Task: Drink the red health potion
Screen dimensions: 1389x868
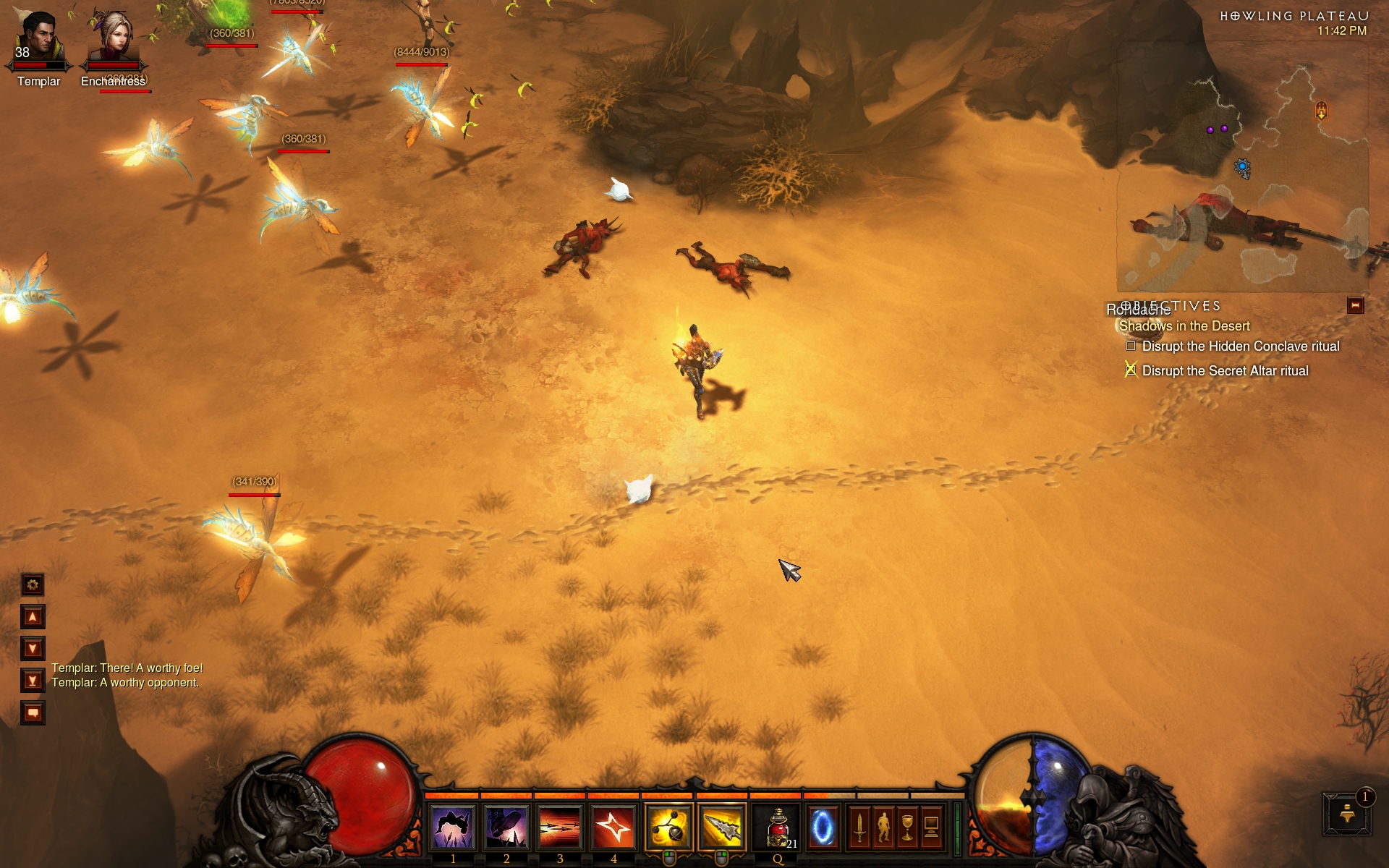Action: point(778,827)
